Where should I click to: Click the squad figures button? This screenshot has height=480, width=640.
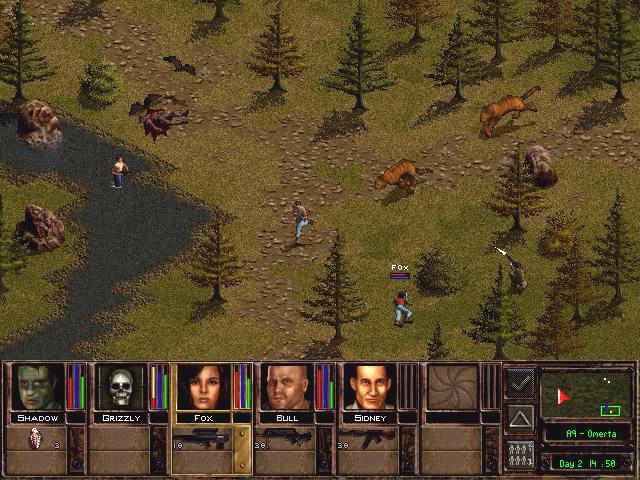[519, 453]
